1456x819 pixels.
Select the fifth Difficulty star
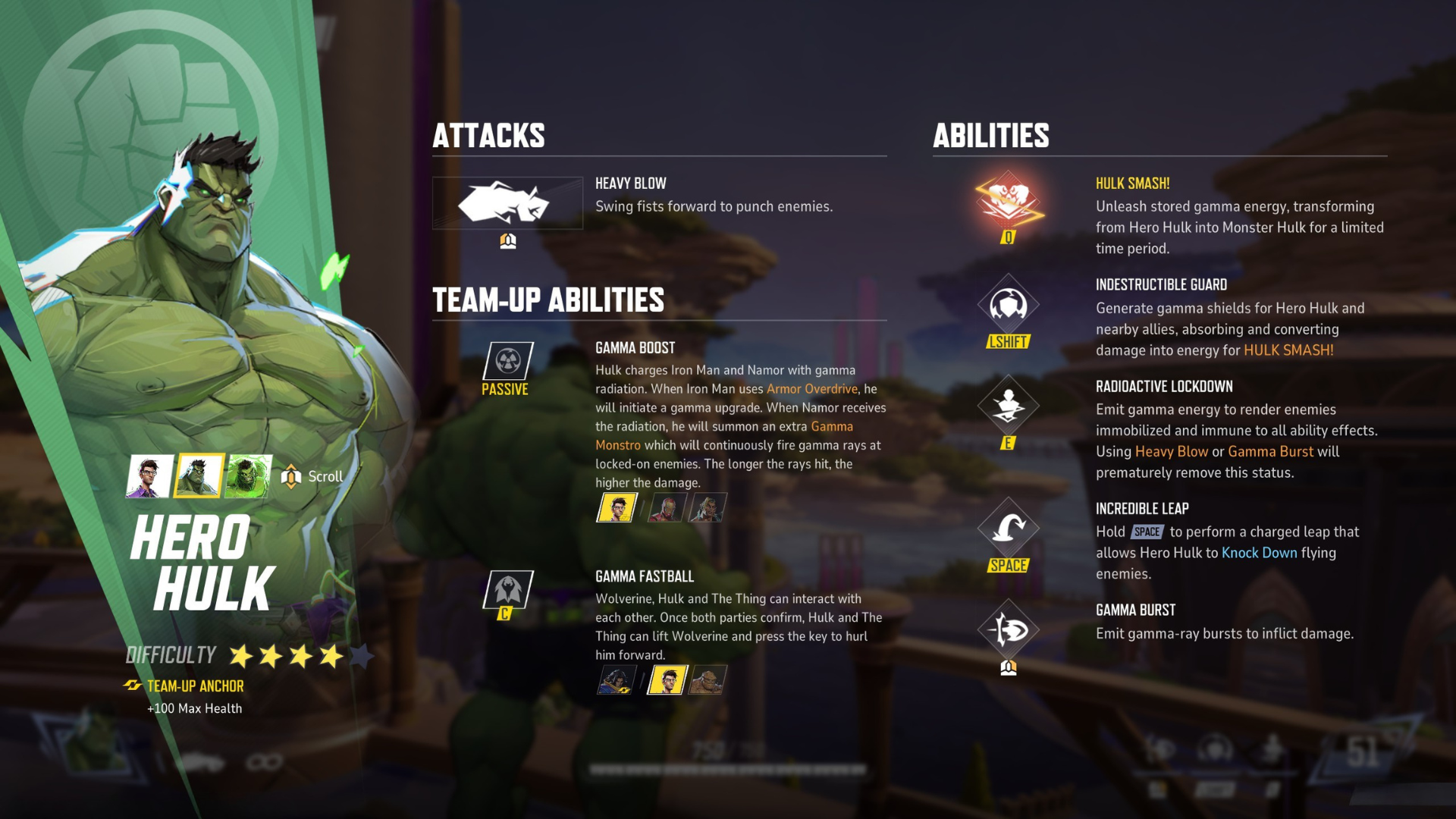pos(361,654)
